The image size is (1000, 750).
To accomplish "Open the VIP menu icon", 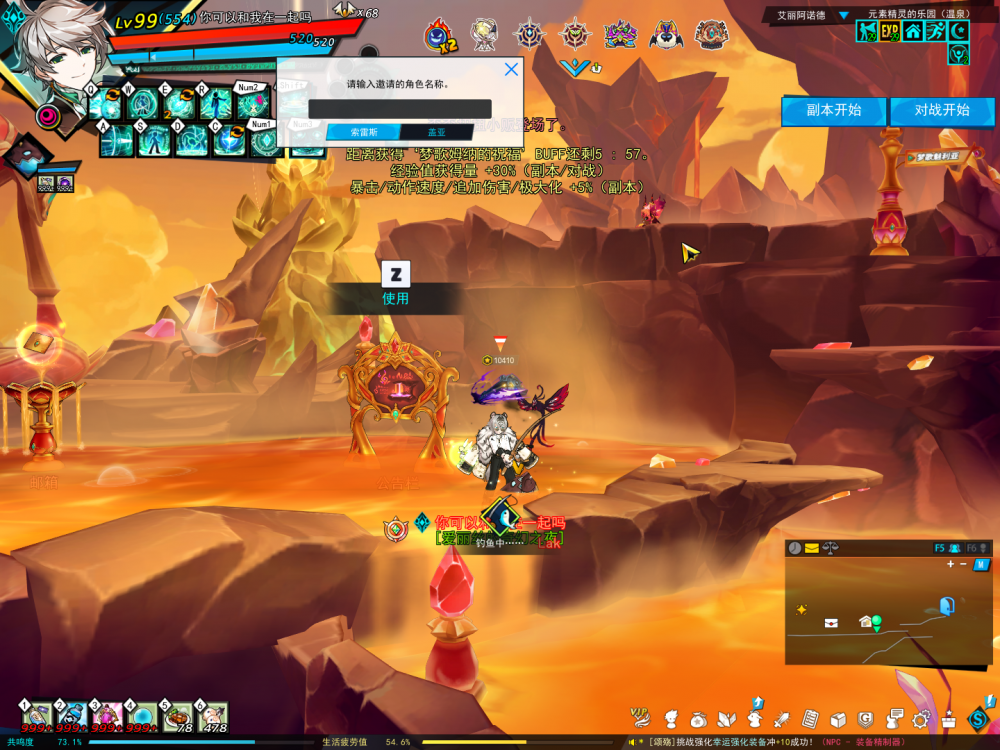I will [640, 717].
